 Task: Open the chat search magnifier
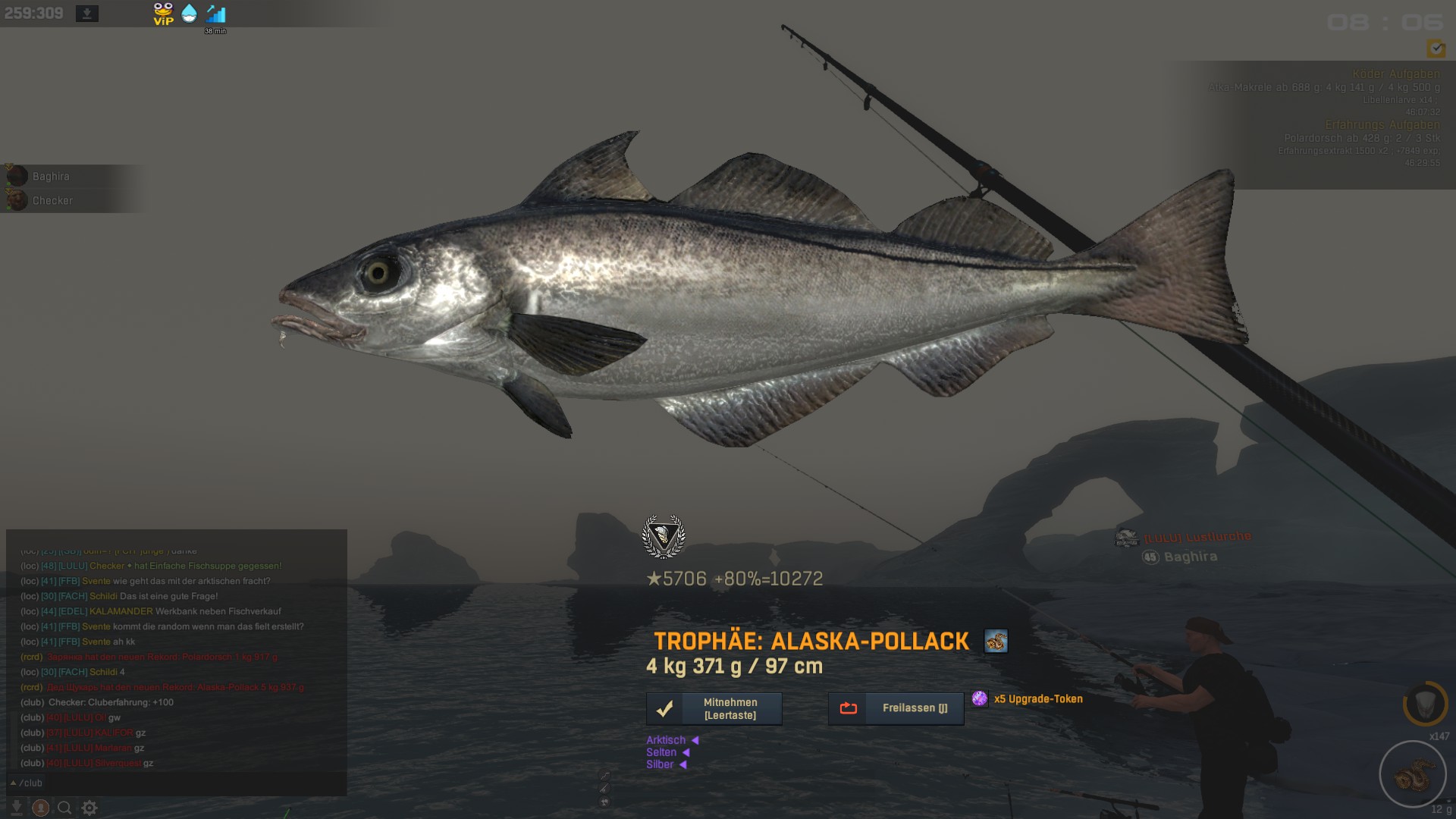[65, 808]
